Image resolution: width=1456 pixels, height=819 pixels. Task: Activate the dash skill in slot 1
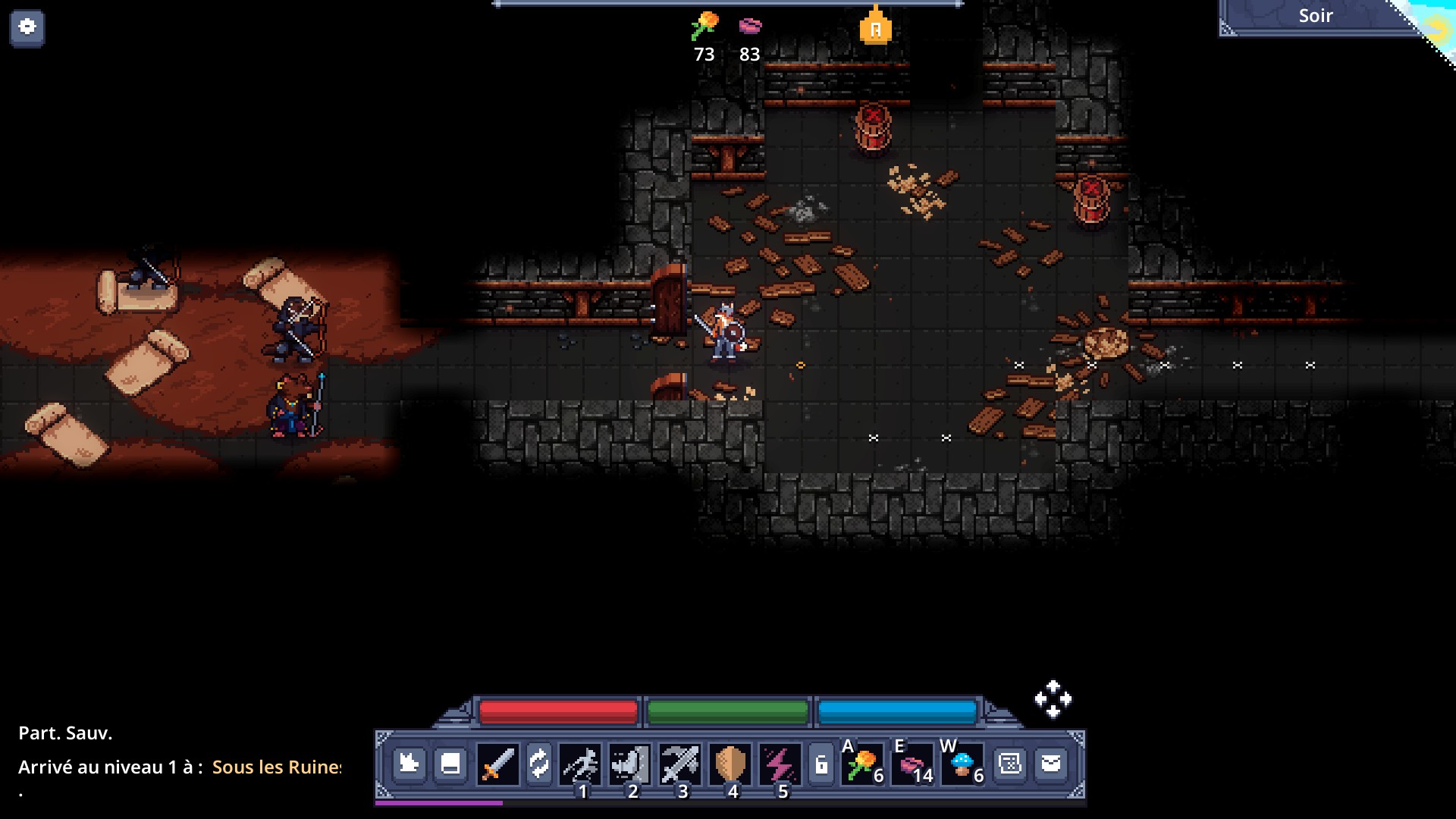[580, 764]
